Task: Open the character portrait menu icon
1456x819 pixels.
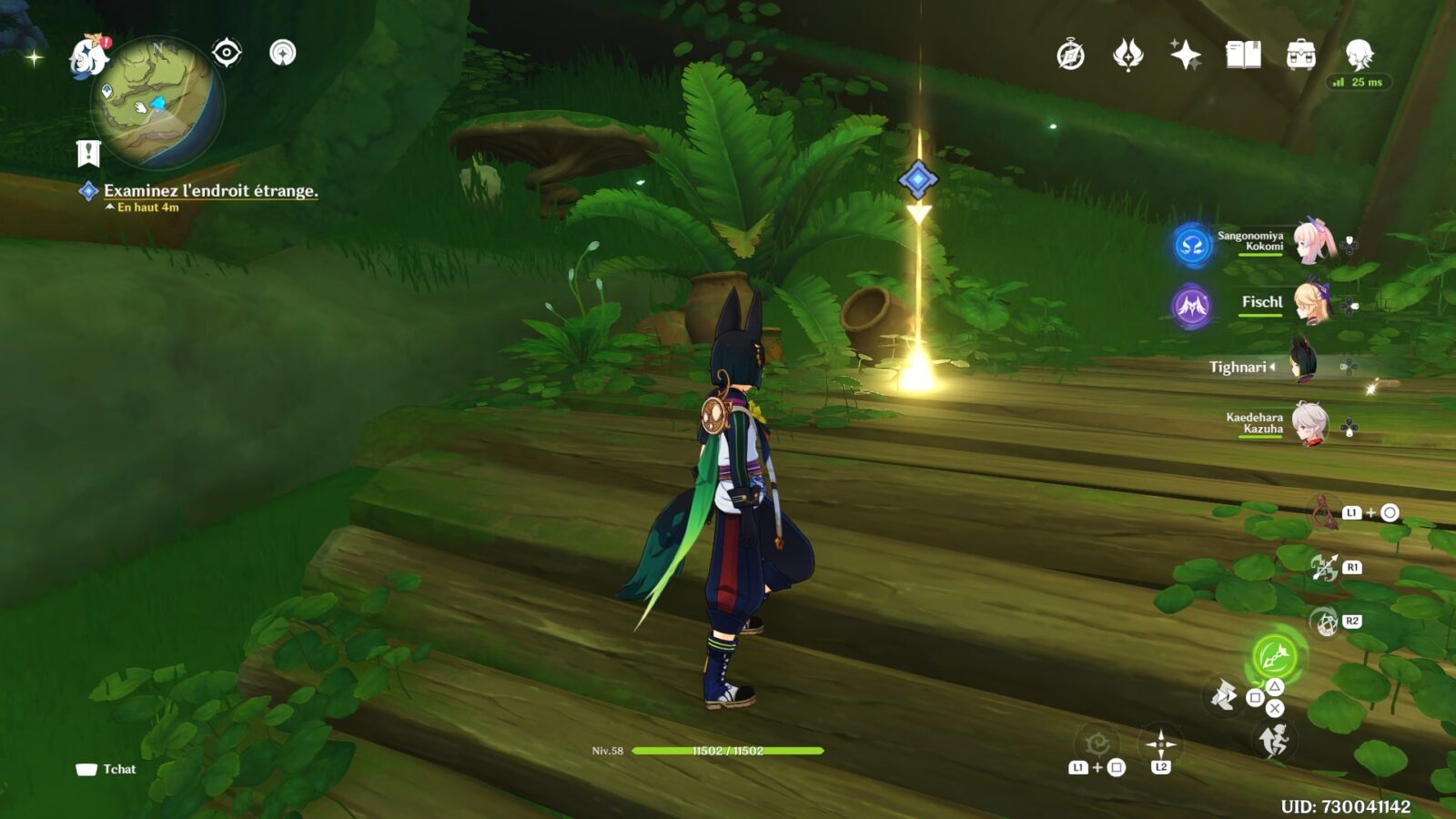Action: (x=1359, y=56)
